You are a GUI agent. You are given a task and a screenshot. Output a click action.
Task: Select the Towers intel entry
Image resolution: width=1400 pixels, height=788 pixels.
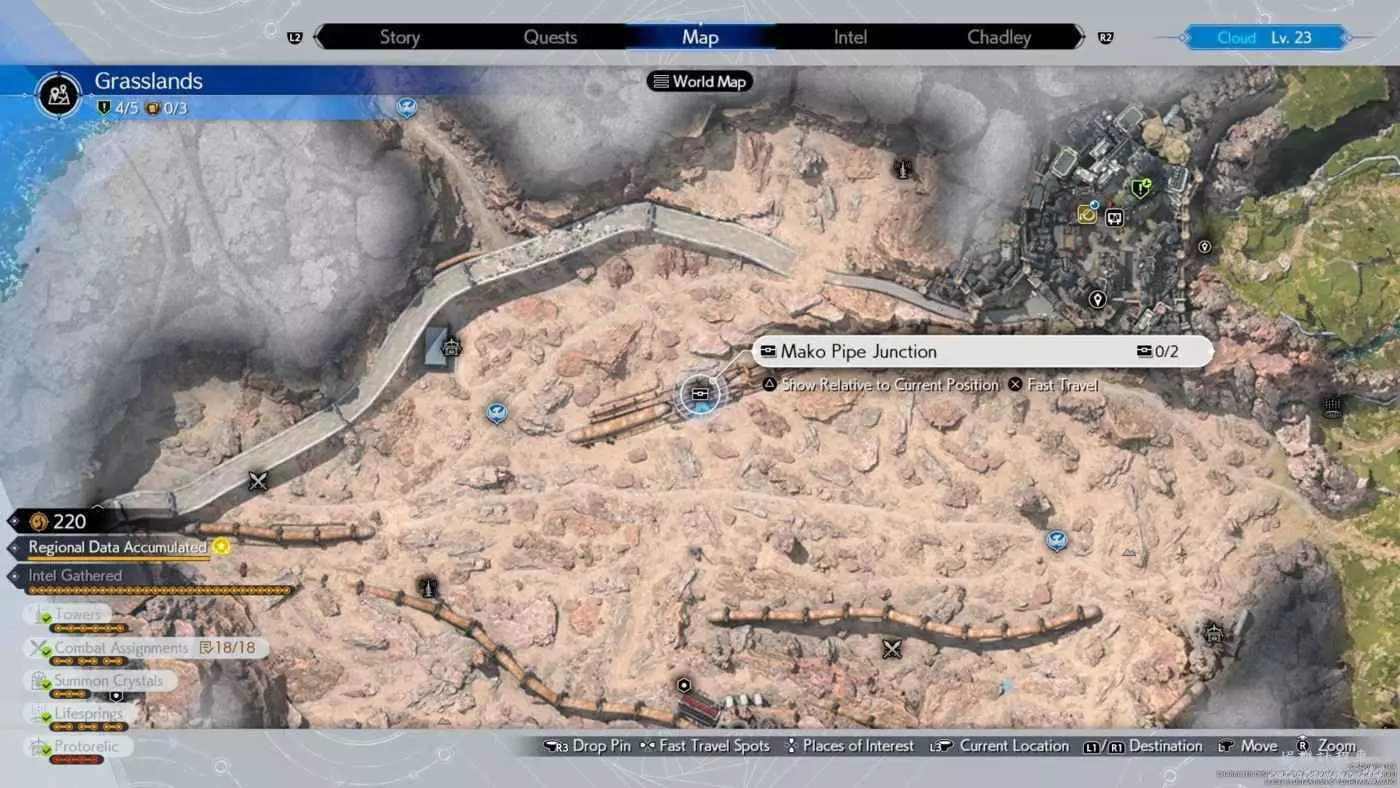click(78, 615)
